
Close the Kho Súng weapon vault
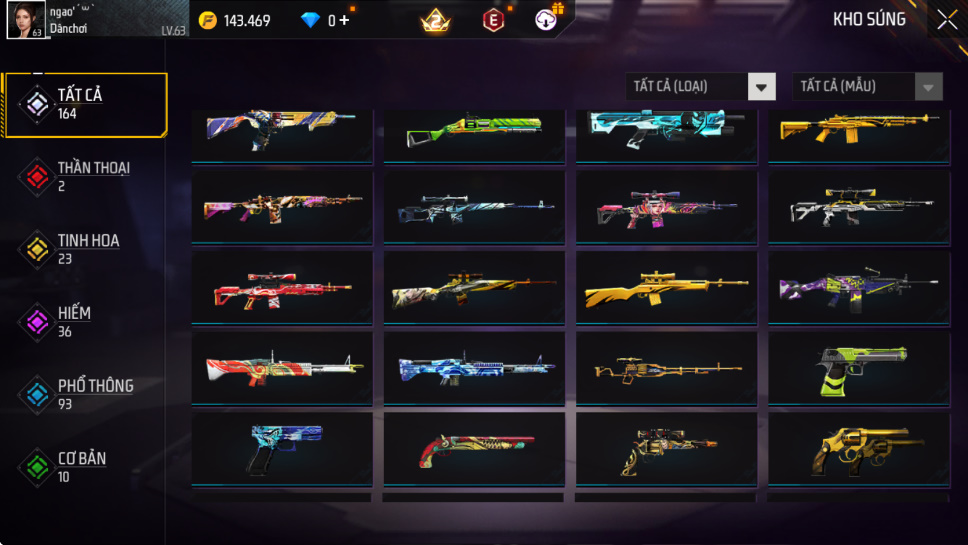(x=946, y=19)
